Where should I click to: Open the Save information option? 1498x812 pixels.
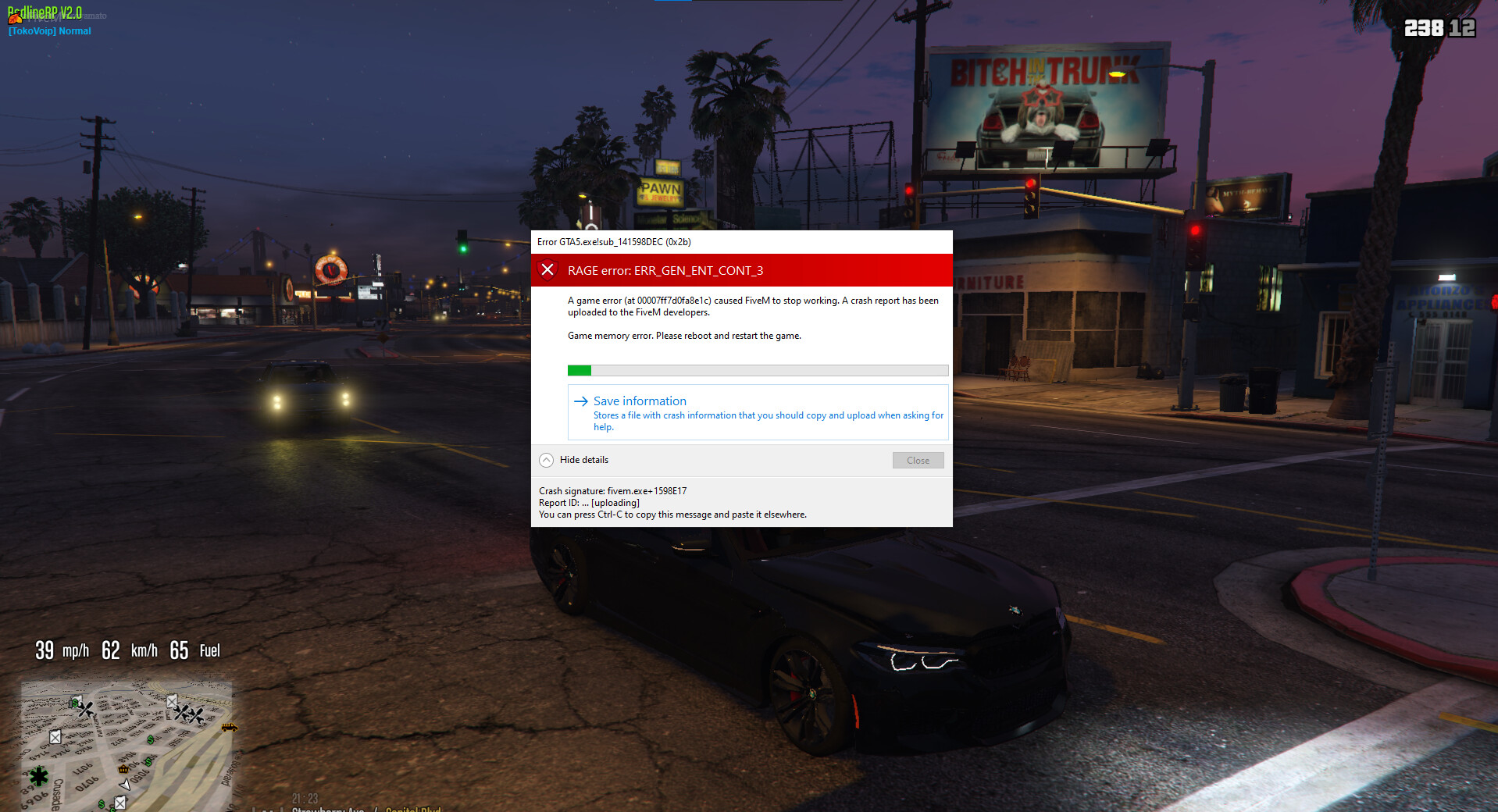click(640, 401)
